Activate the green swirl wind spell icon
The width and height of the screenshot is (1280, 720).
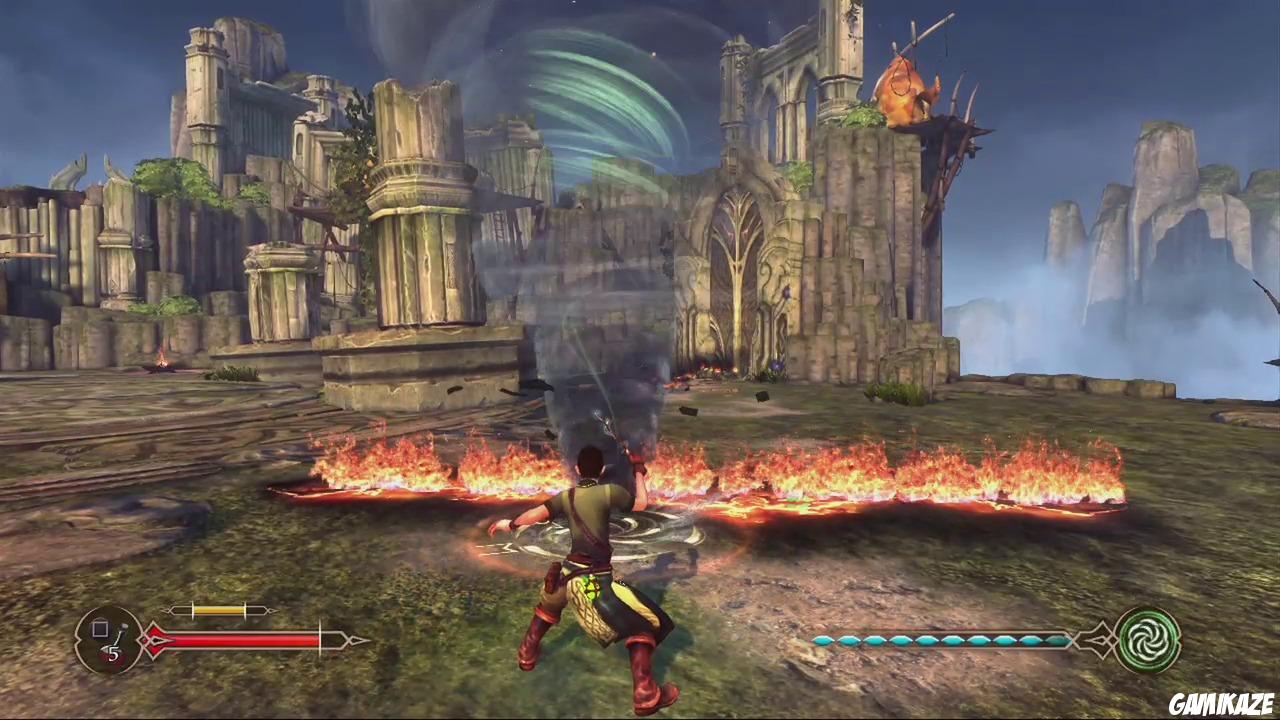coord(1147,639)
